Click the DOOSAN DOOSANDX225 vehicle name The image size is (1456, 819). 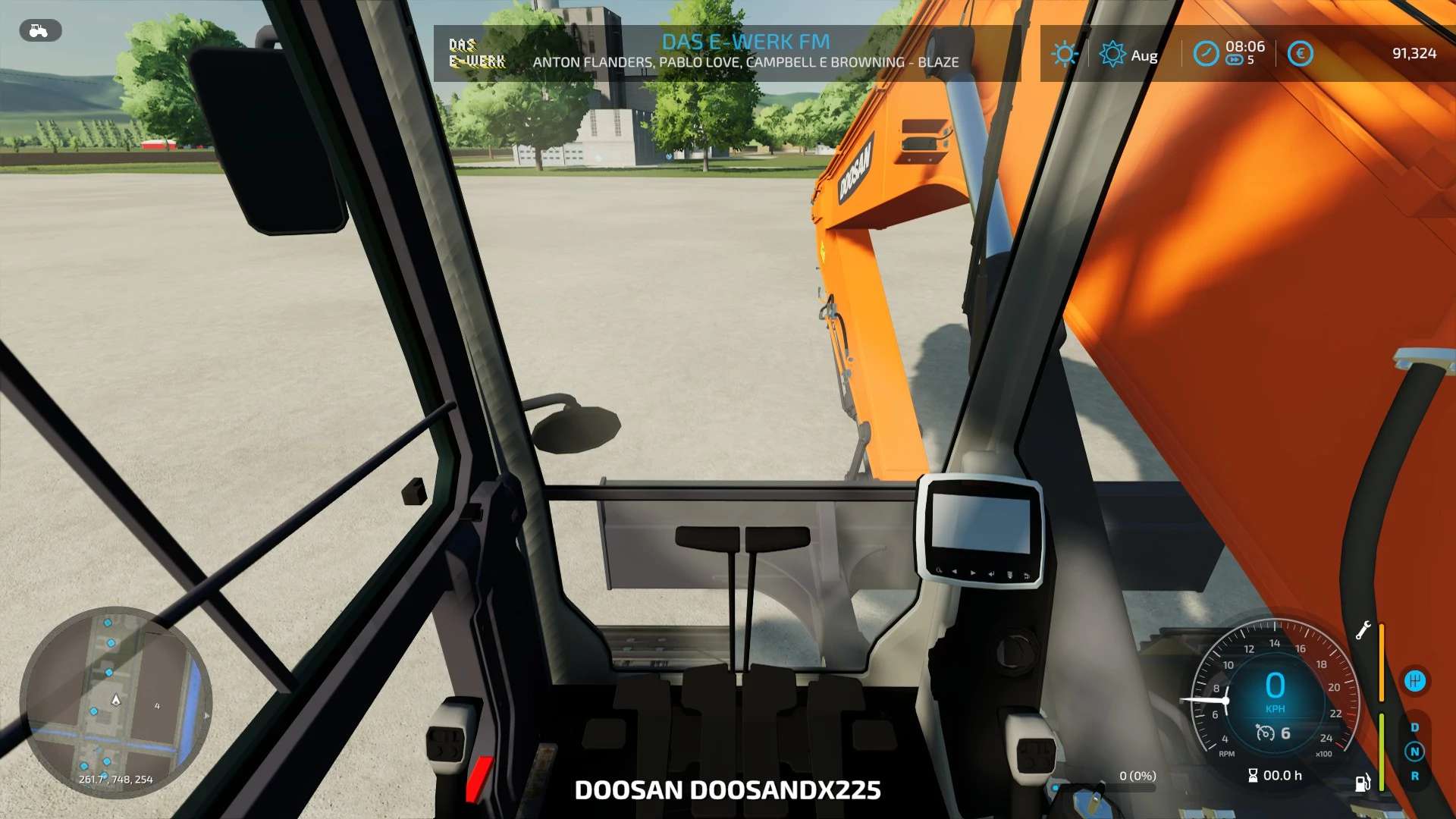[728, 789]
